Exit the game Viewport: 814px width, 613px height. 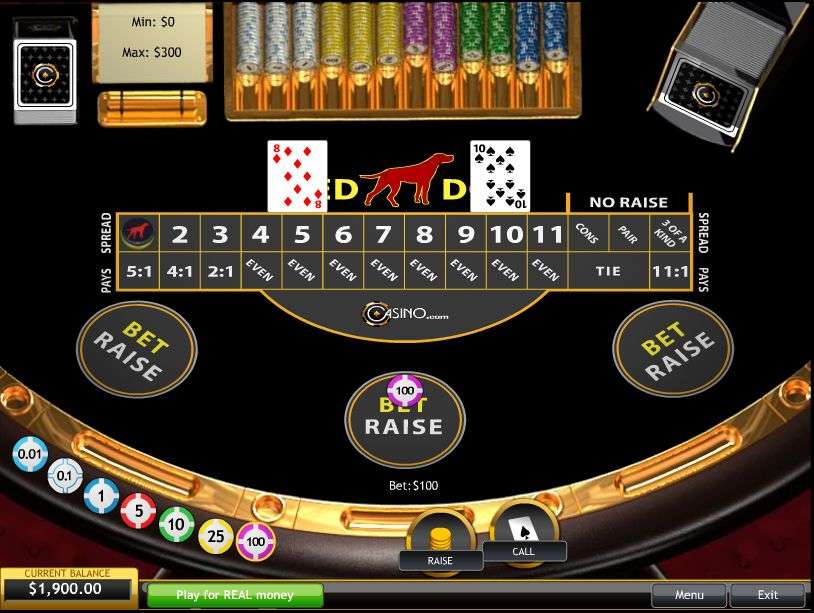tap(768, 595)
